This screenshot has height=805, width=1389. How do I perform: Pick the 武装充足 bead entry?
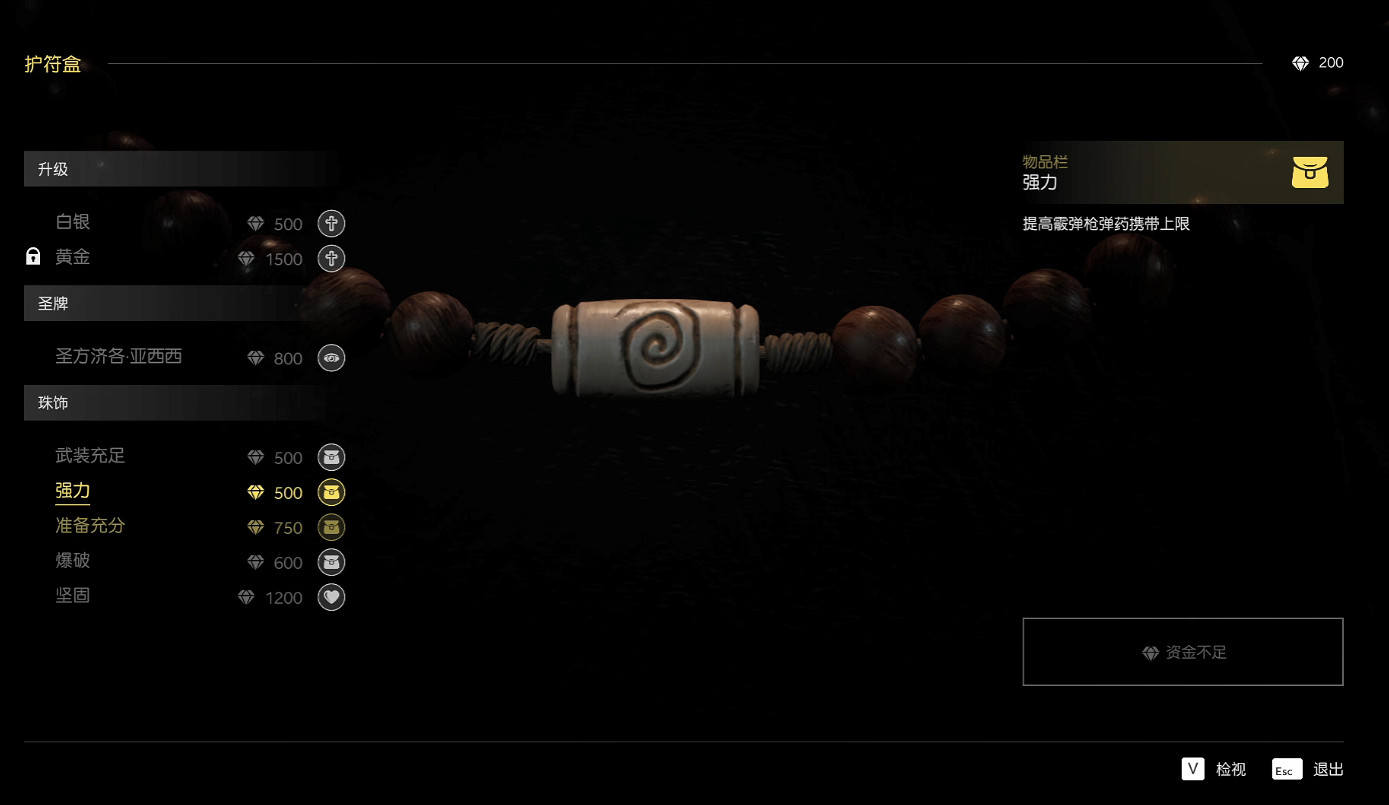coord(91,457)
